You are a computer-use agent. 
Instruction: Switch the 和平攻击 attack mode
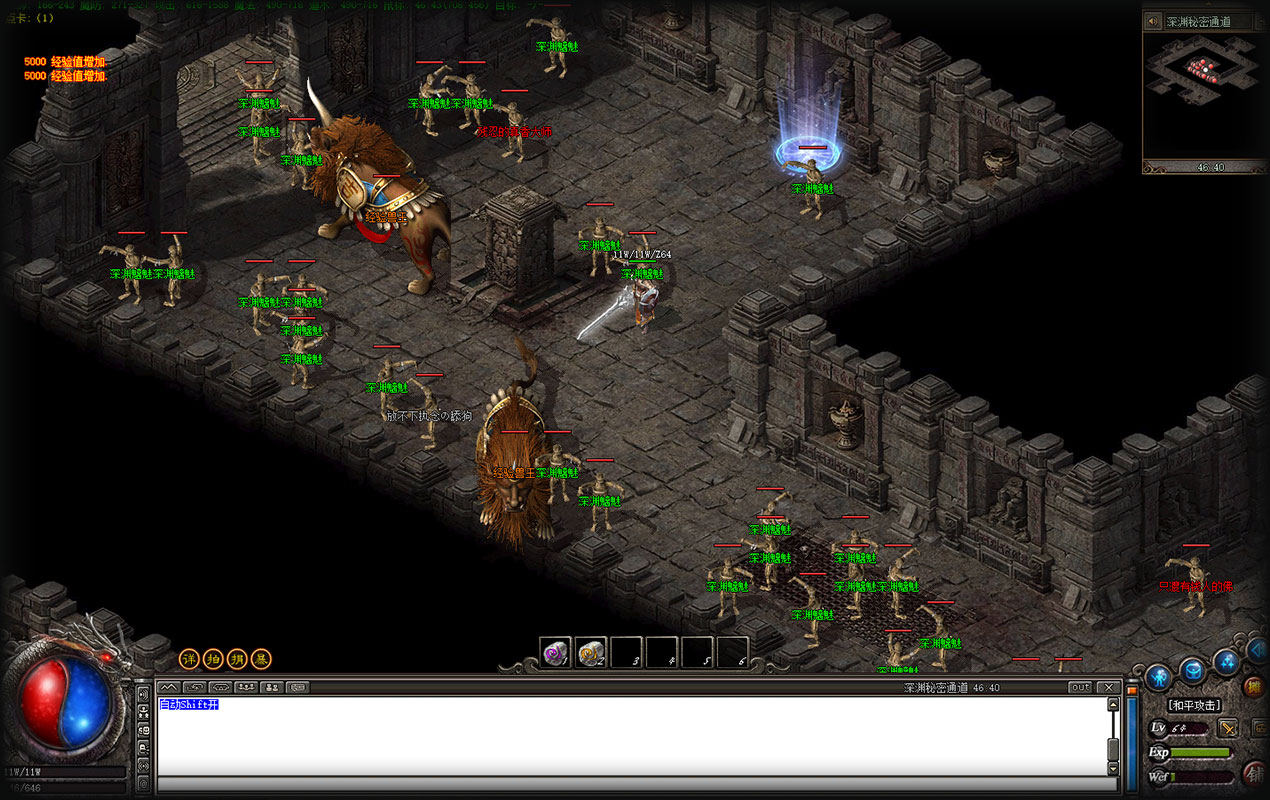click(1194, 706)
